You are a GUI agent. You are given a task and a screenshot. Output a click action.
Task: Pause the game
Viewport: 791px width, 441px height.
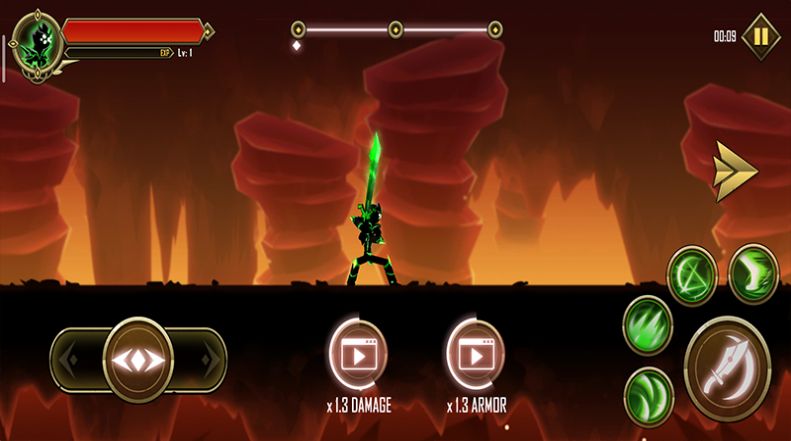761,37
